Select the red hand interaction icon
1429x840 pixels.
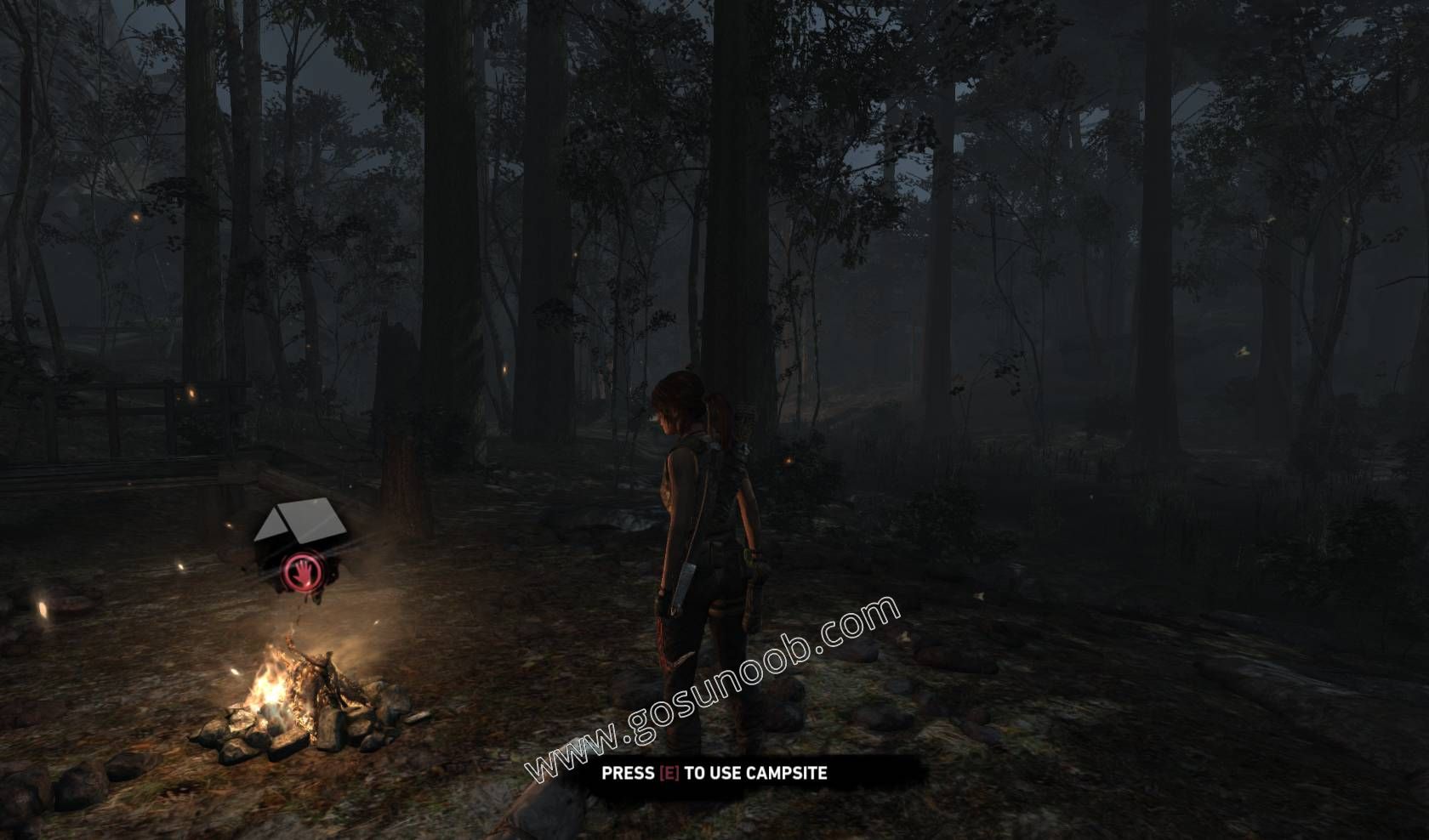(x=302, y=570)
